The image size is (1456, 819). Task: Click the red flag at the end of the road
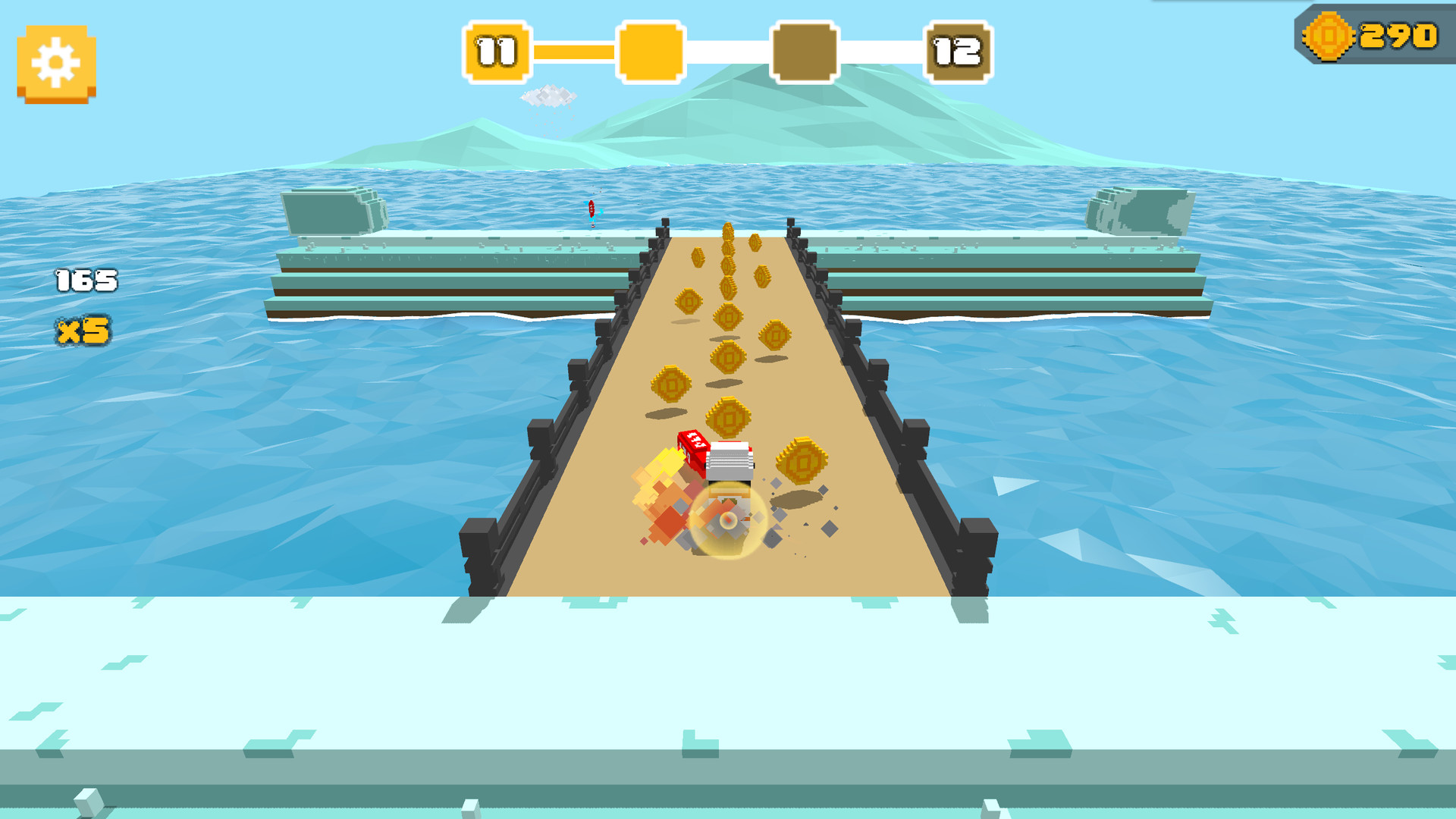tap(591, 212)
